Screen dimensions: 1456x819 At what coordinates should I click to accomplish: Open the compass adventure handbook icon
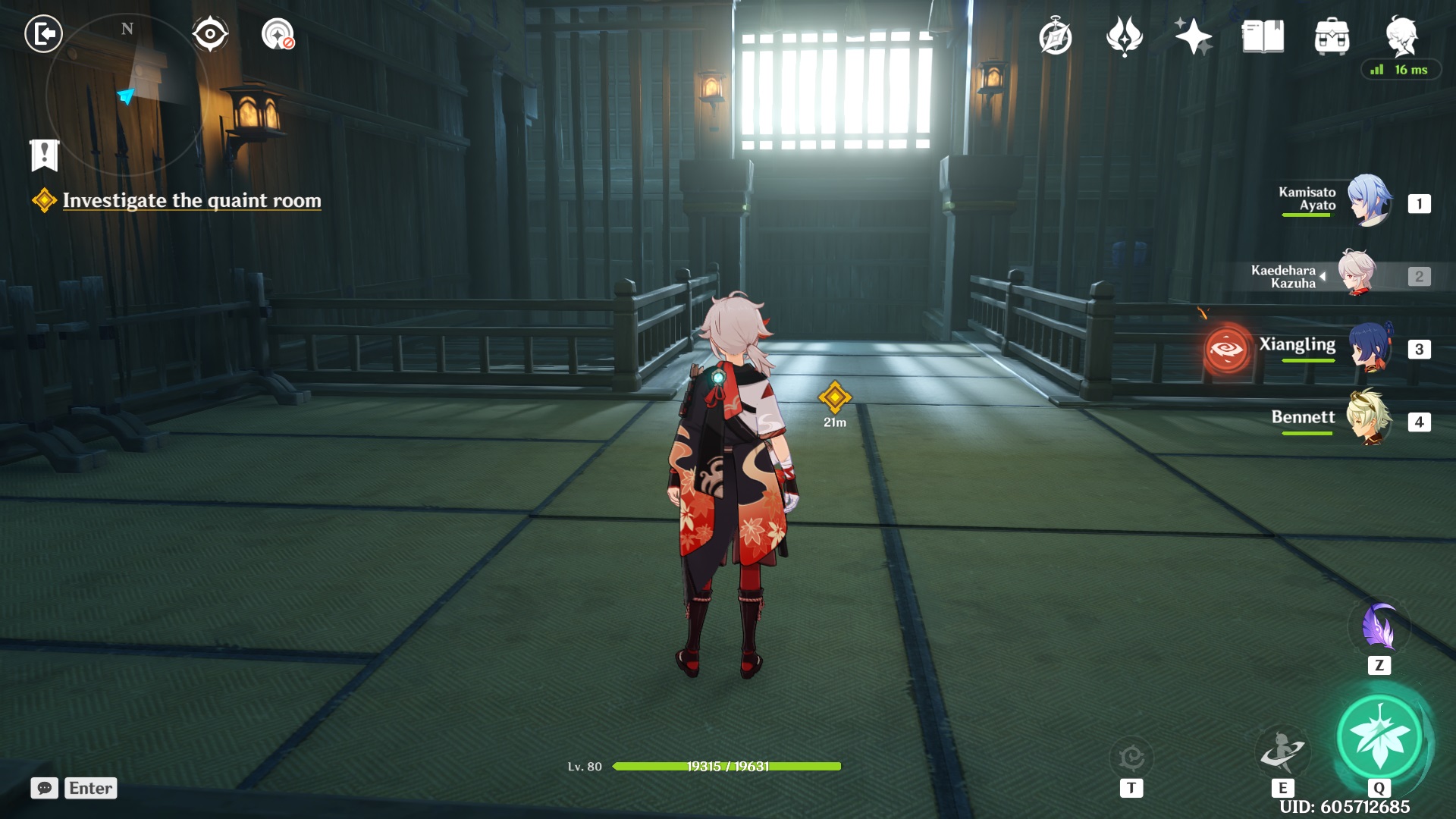[x=1055, y=37]
